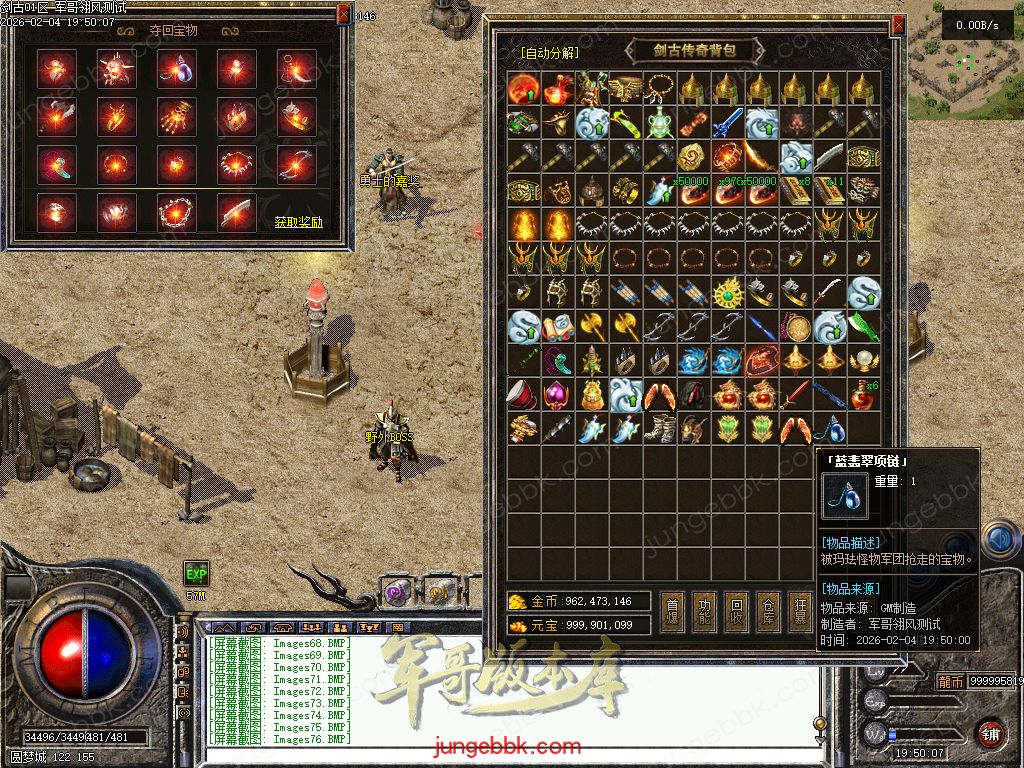Close the 夺回宝物 treasure panel
This screenshot has width=1024, height=768.
click(x=344, y=15)
